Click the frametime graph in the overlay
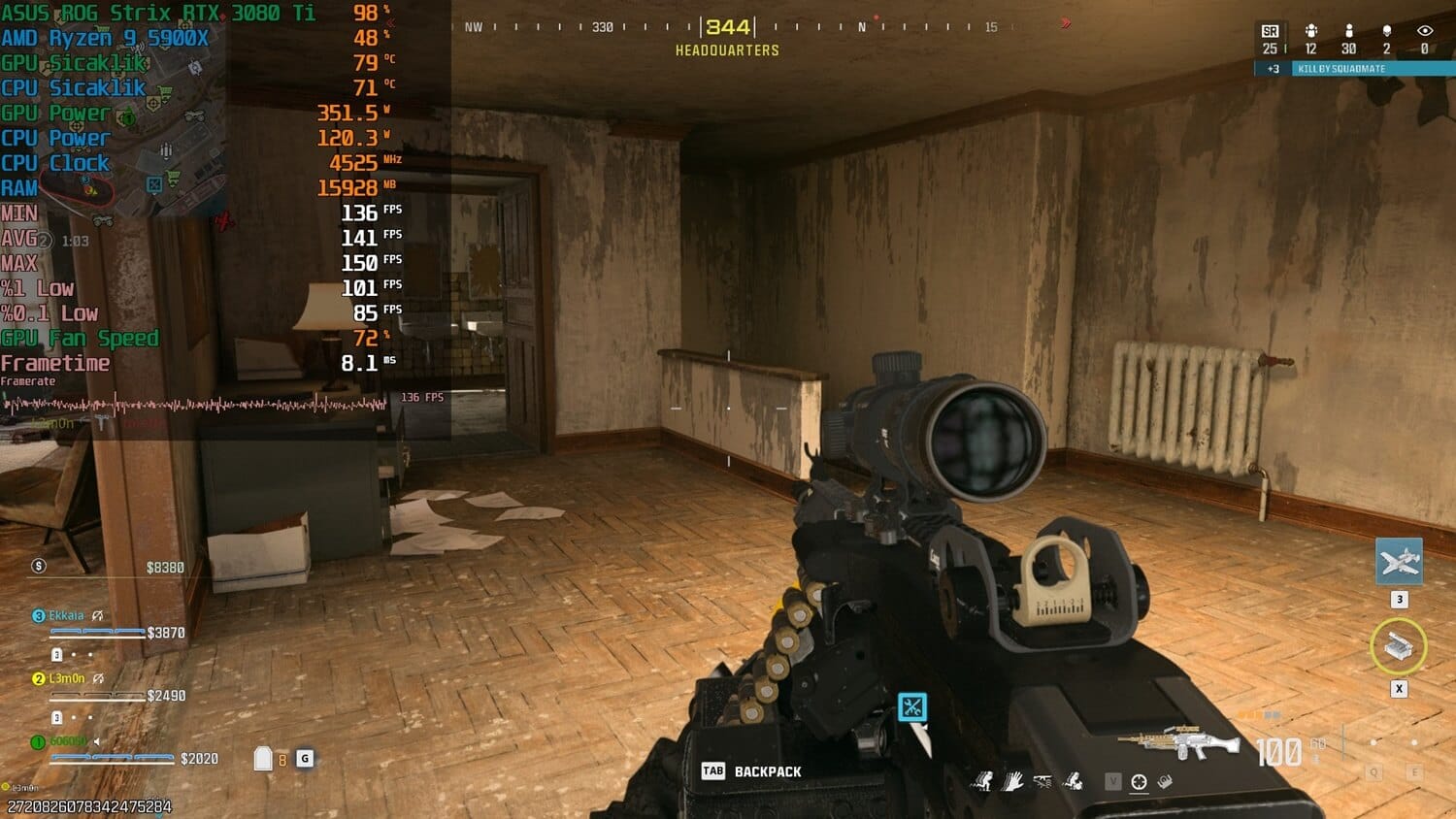 [194, 404]
